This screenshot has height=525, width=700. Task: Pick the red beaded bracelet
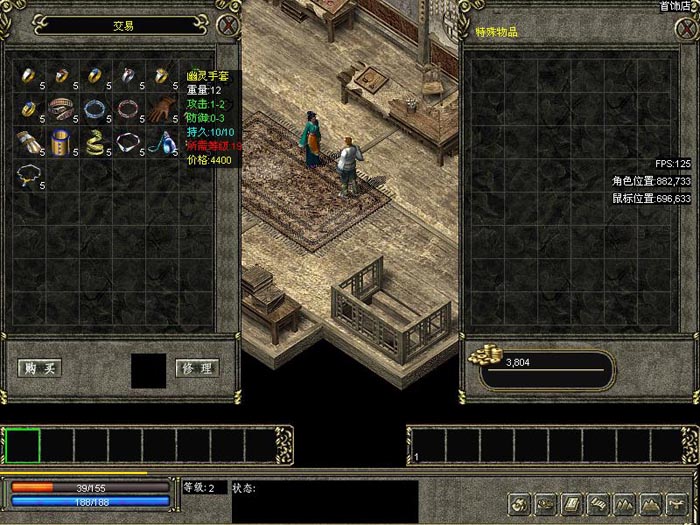[x=128, y=108]
